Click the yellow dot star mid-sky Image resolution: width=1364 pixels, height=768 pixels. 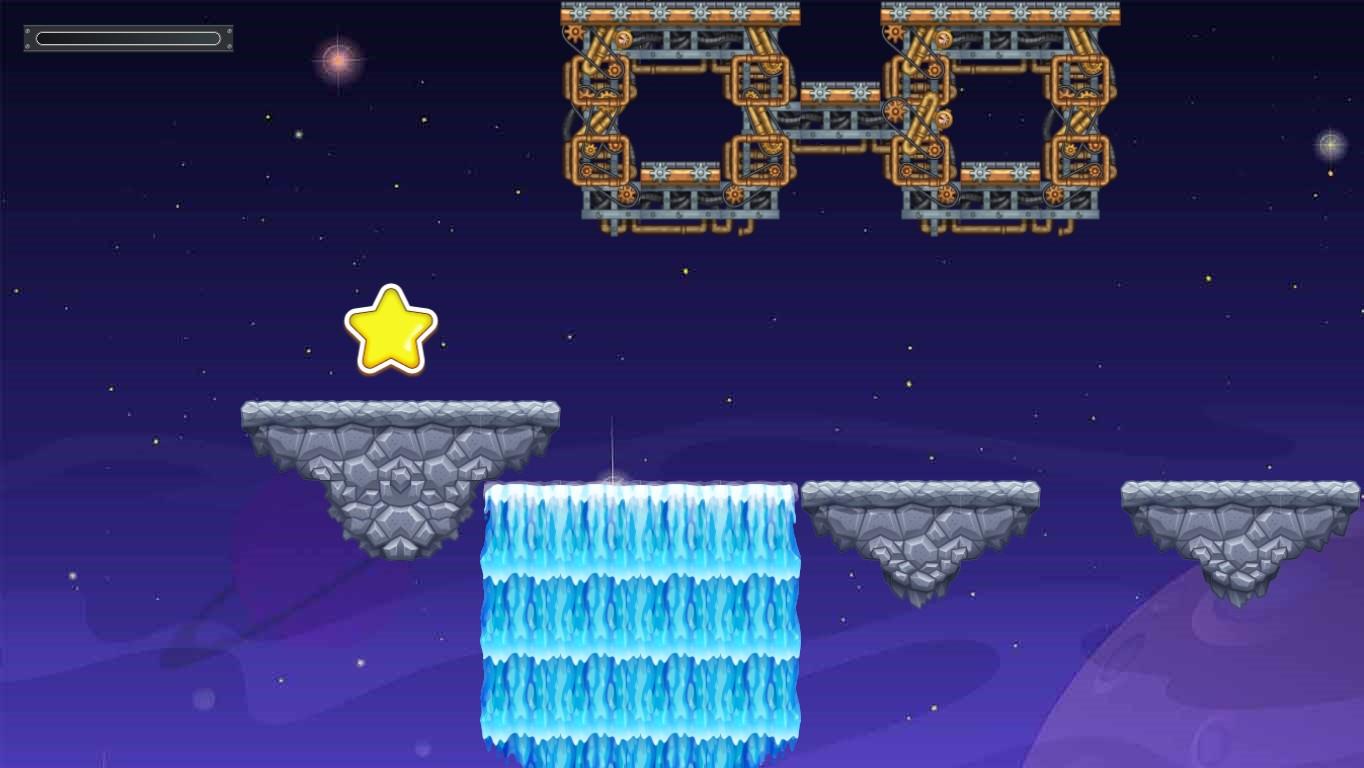(684, 270)
